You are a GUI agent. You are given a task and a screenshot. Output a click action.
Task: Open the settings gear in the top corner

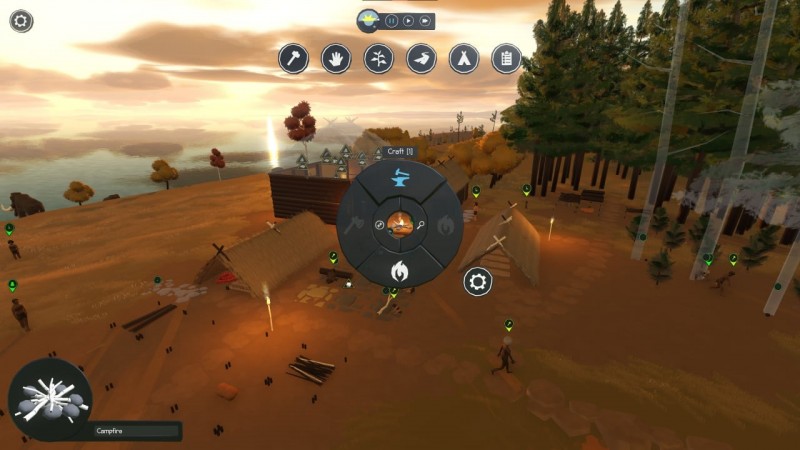click(21, 20)
